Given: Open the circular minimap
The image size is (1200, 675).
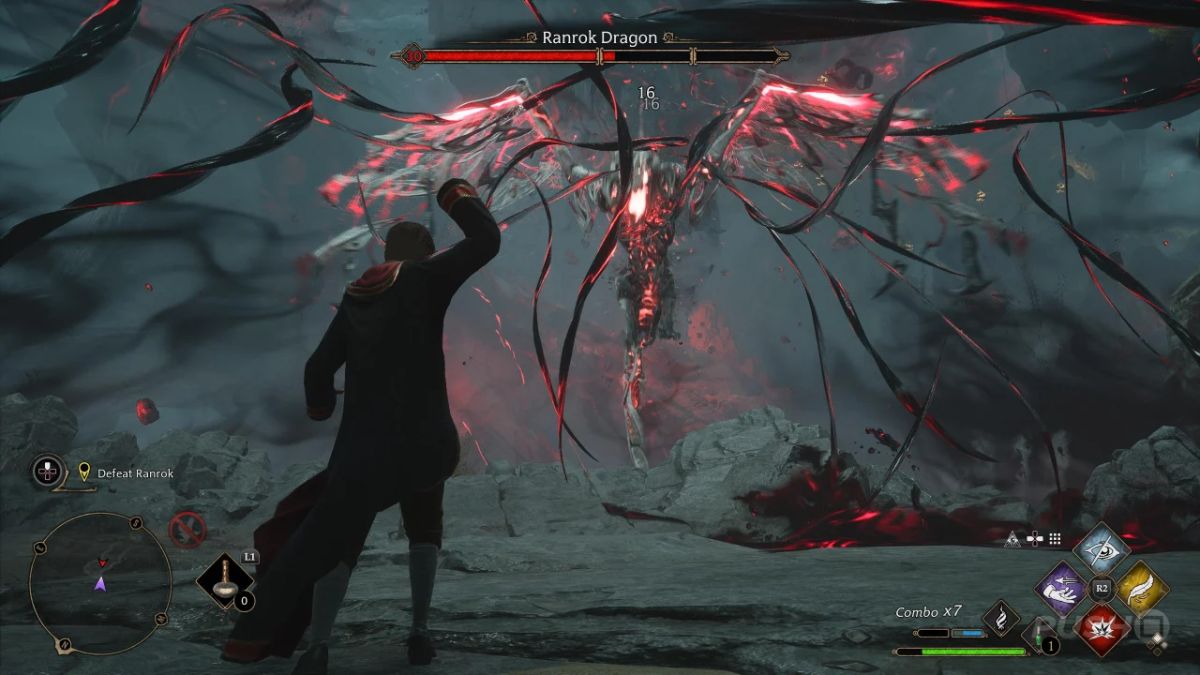Looking at the screenshot, I should click(x=99, y=584).
